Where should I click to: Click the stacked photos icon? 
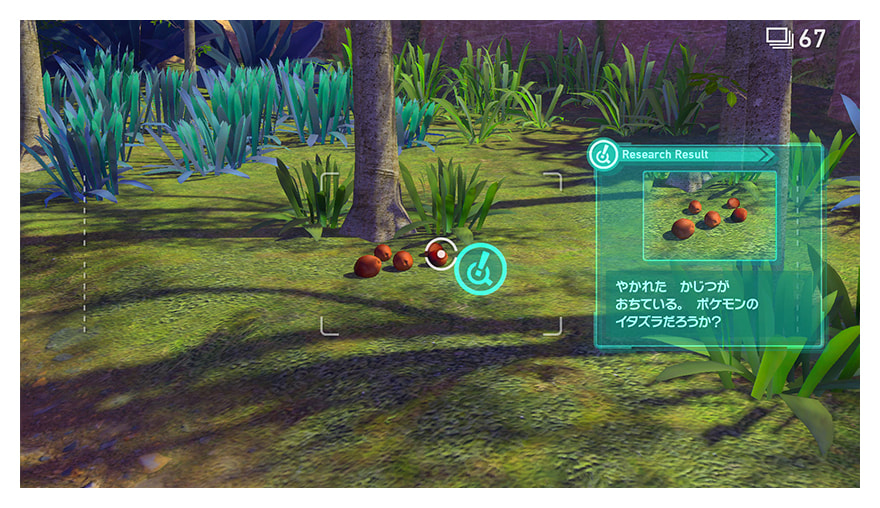[x=779, y=39]
